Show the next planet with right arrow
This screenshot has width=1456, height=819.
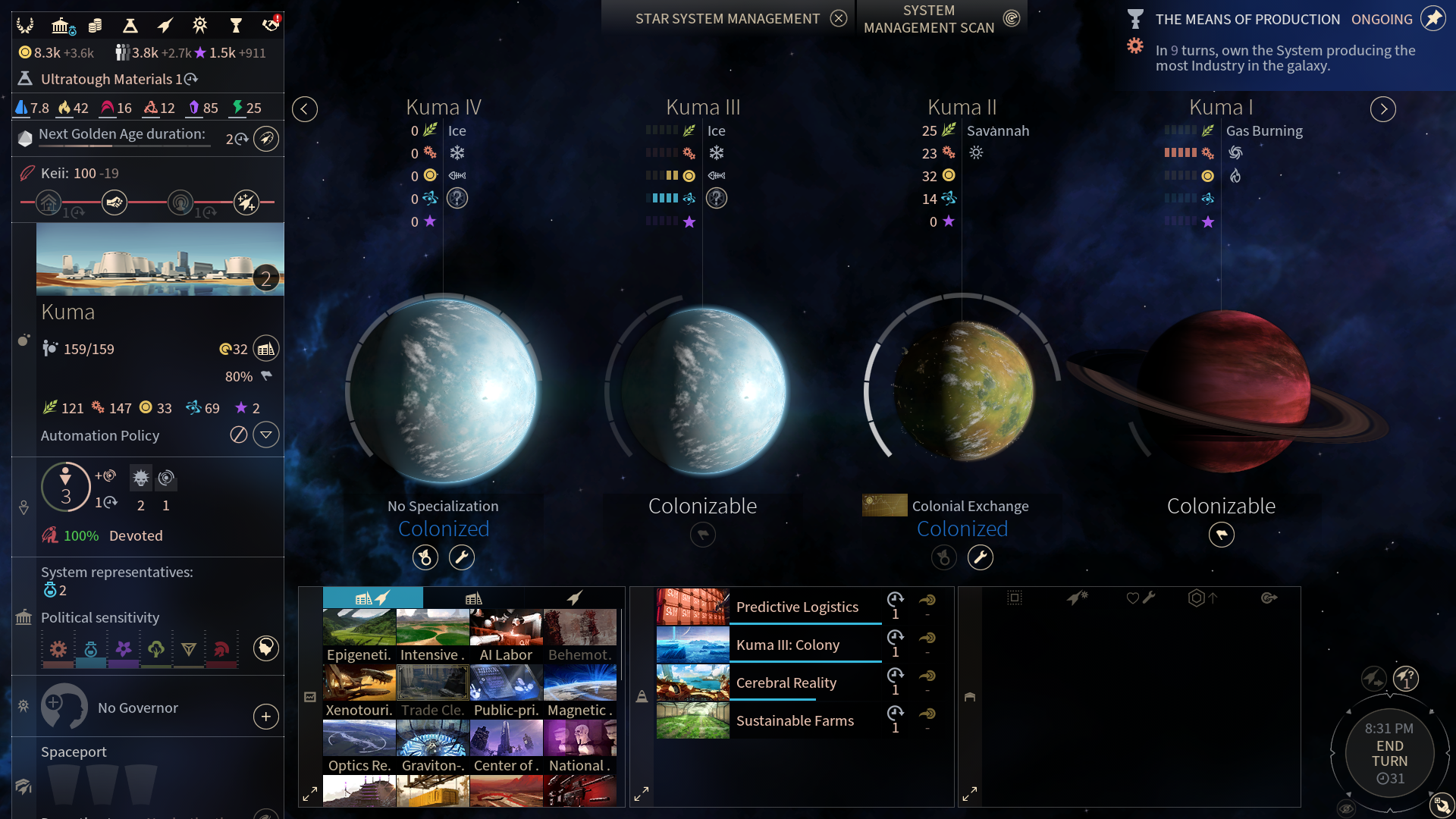tap(1382, 109)
